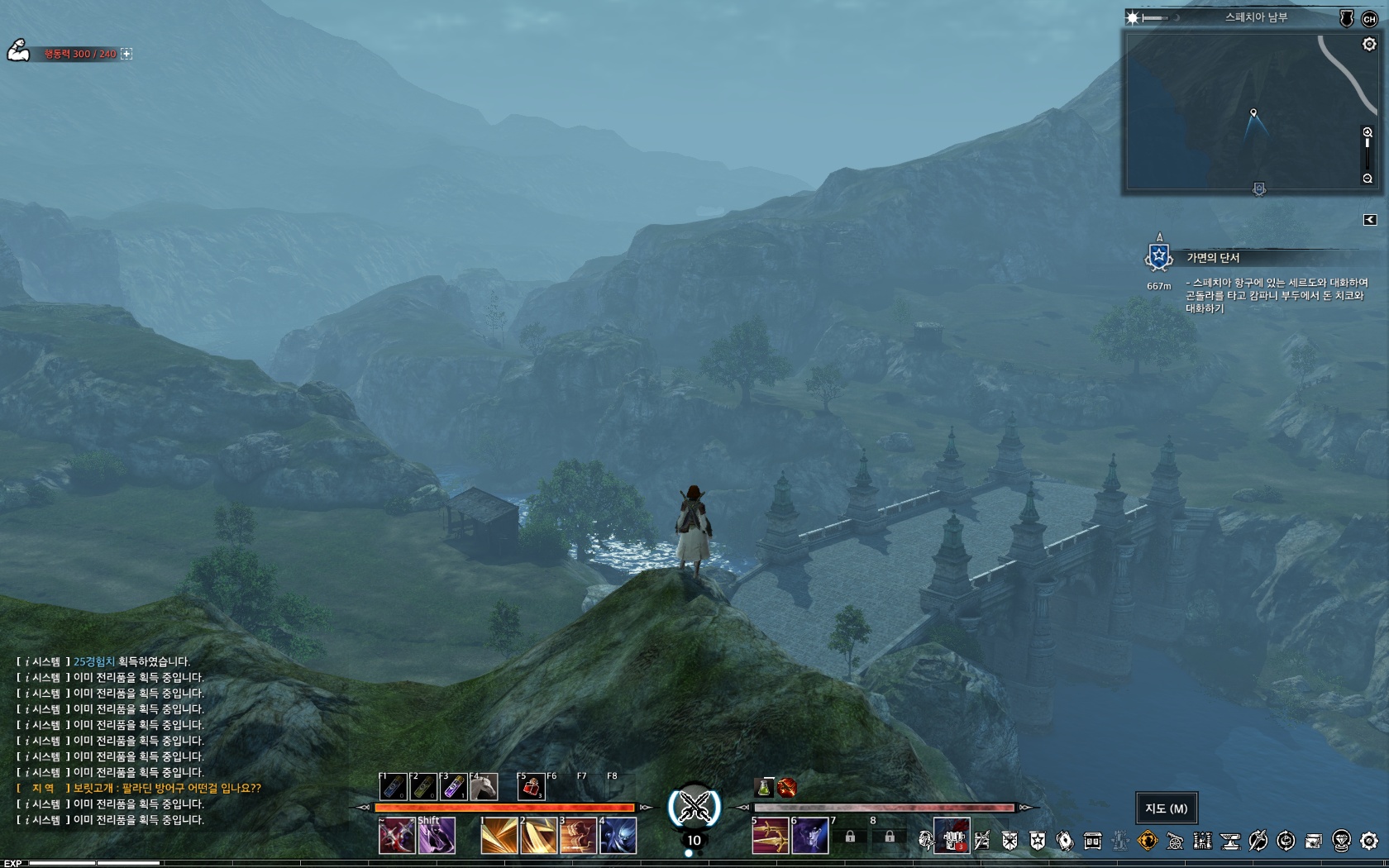Summon the horse mount in the F4 slot
This screenshot has height=868, width=1389.
coord(484,787)
